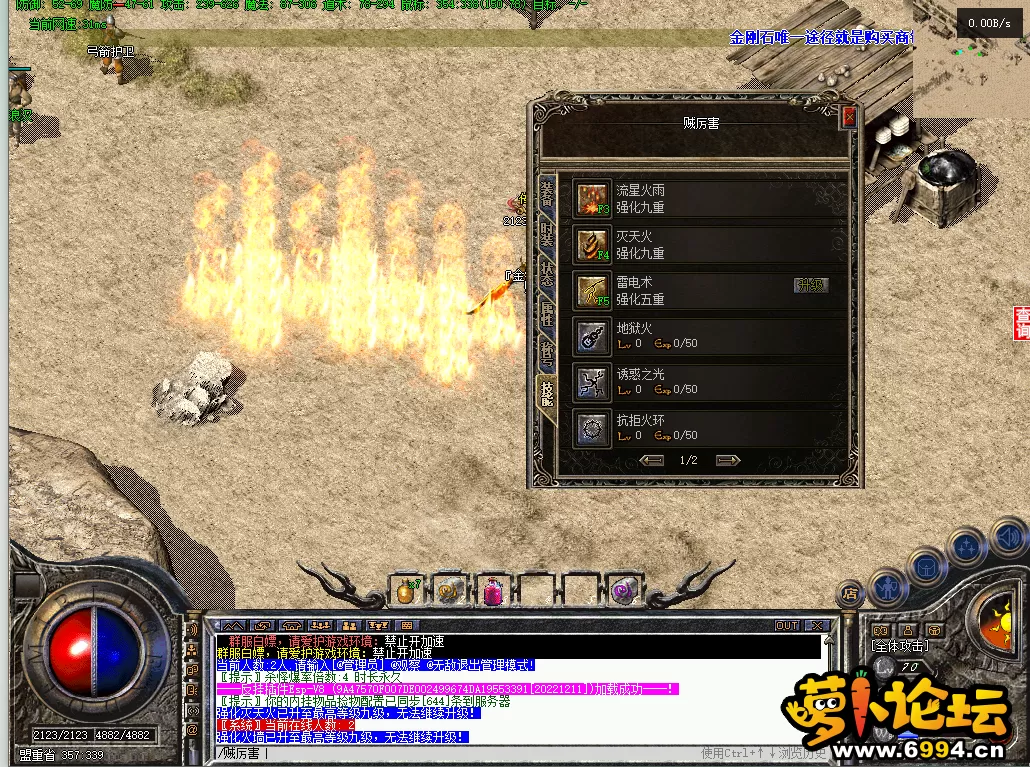This screenshot has height=767, width=1030.
Task: Close the 贼厉害 character panel
Action: point(849,117)
